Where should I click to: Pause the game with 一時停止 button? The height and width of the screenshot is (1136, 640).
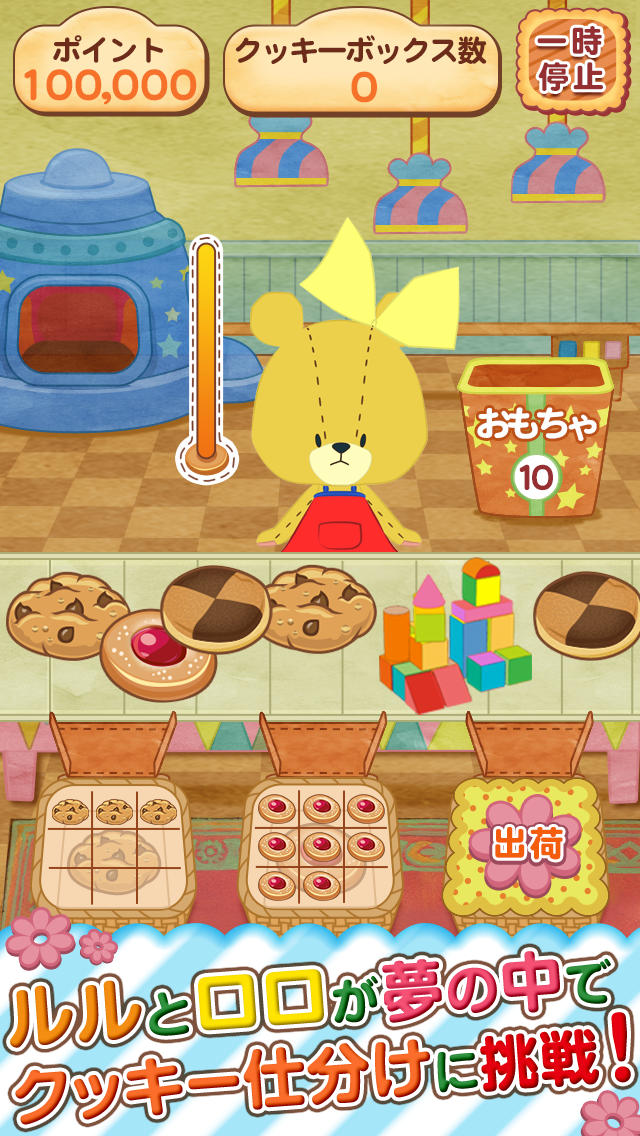[x=568, y=61]
